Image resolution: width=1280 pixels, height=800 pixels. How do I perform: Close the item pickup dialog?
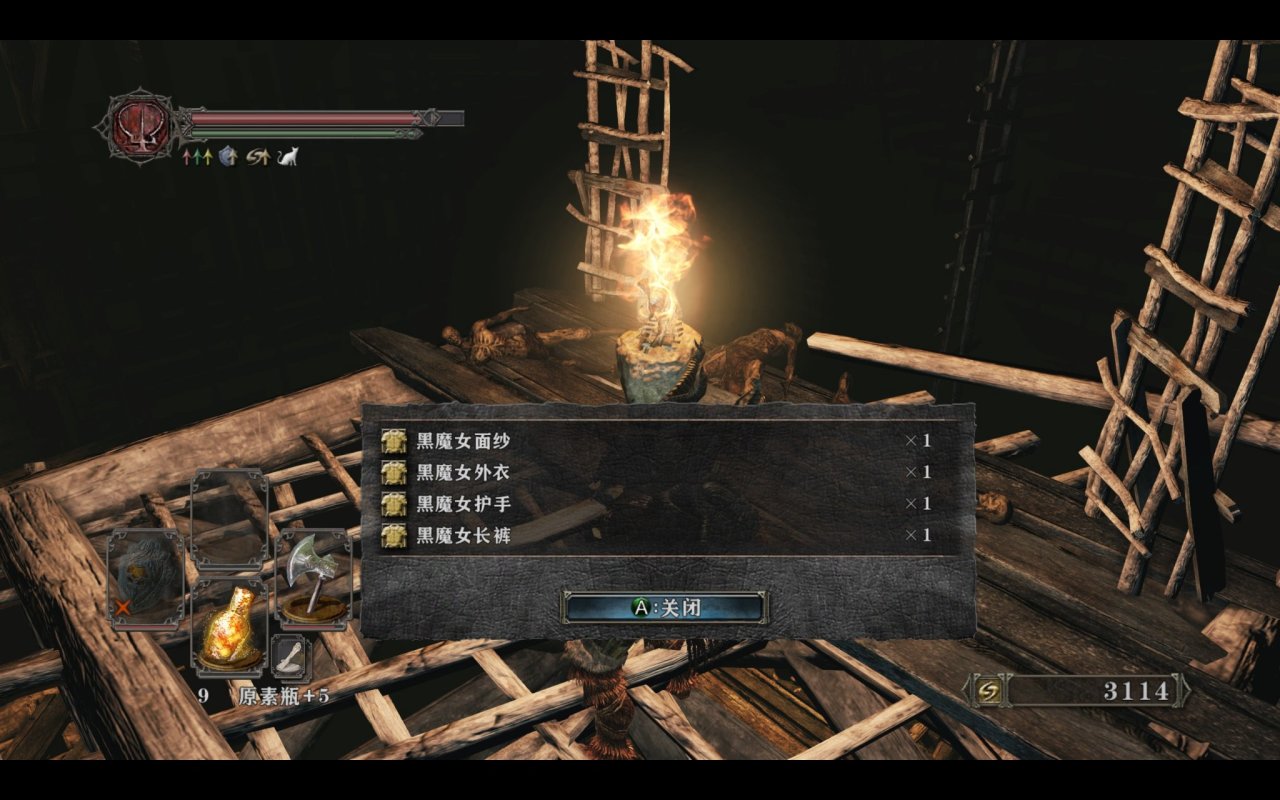pyautogui.click(x=665, y=608)
